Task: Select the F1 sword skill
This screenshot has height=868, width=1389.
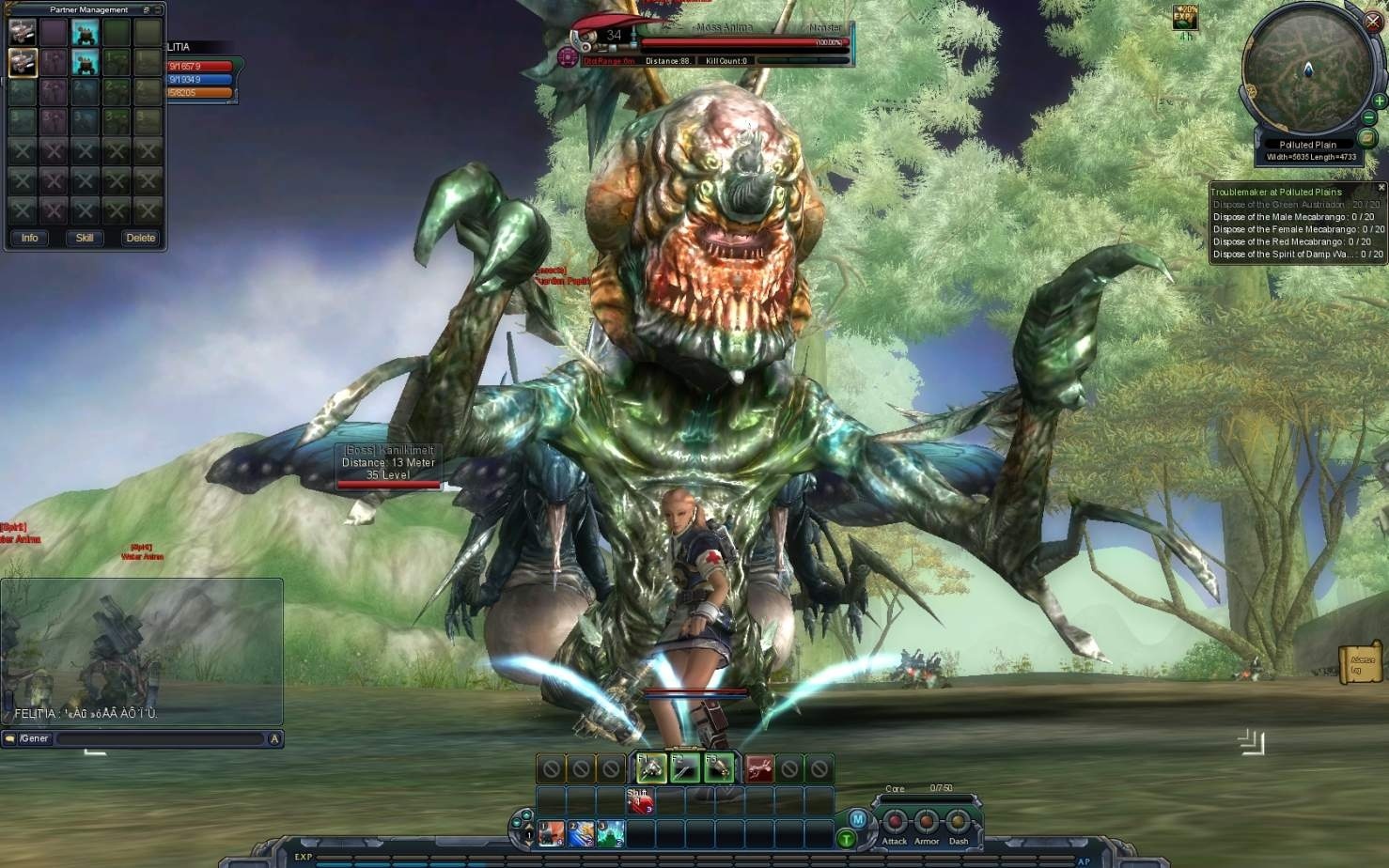Action: [651, 768]
